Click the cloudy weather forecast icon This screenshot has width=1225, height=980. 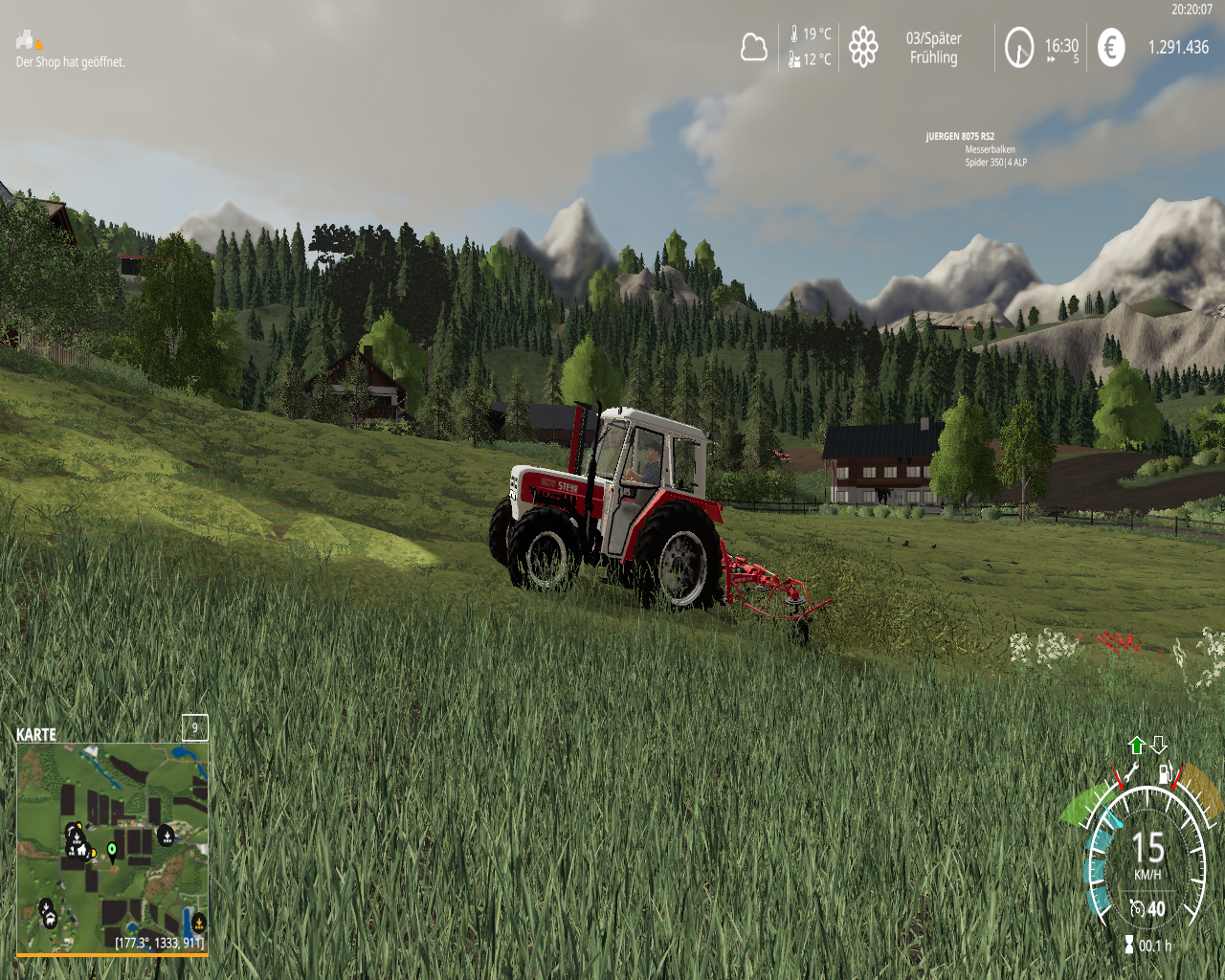click(x=754, y=47)
